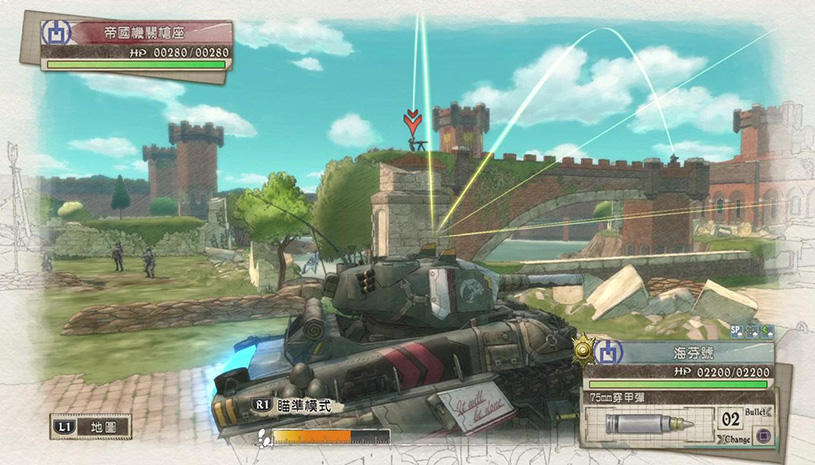Image resolution: width=815 pixels, height=465 pixels.
Task: Select the 海芬號 tank name panel
Action: pos(690,353)
